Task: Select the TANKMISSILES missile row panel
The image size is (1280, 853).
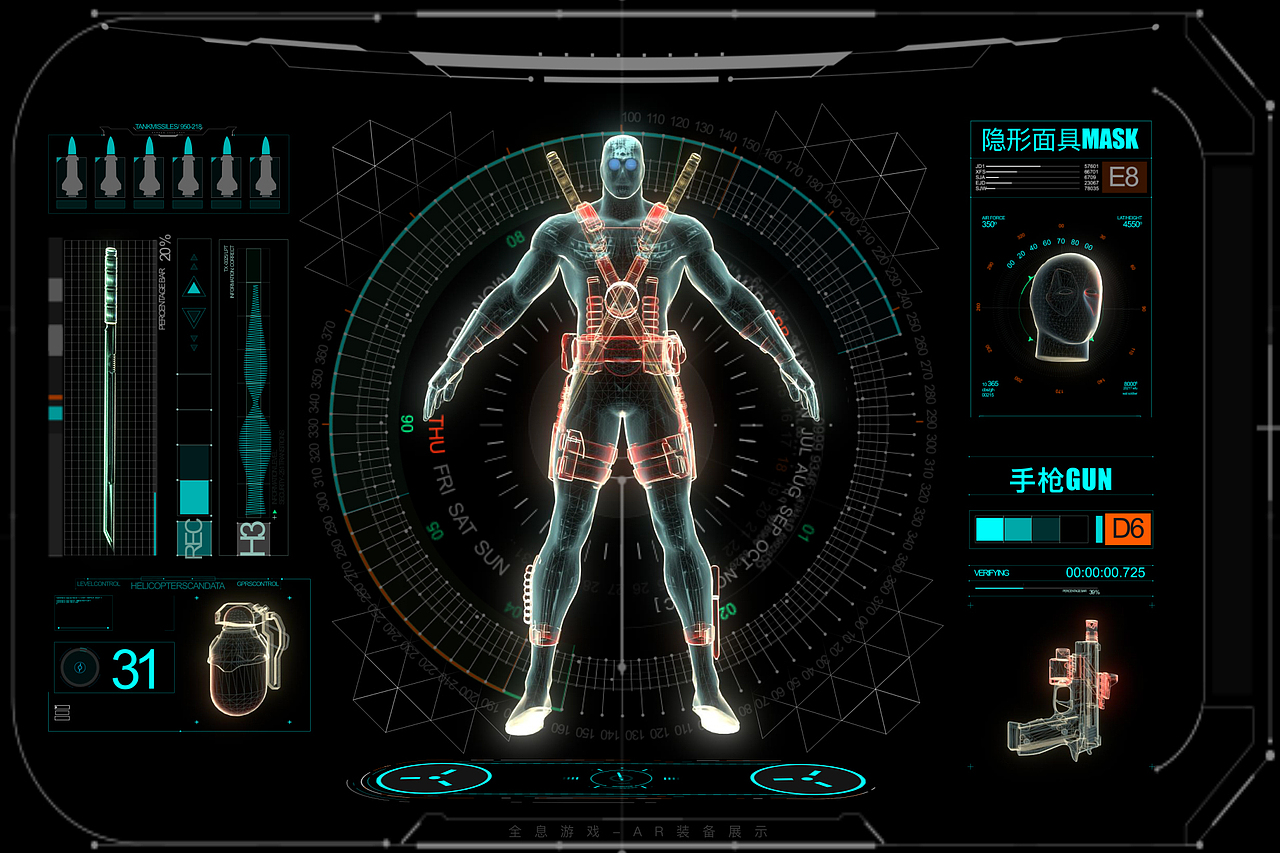Action: coord(167,172)
